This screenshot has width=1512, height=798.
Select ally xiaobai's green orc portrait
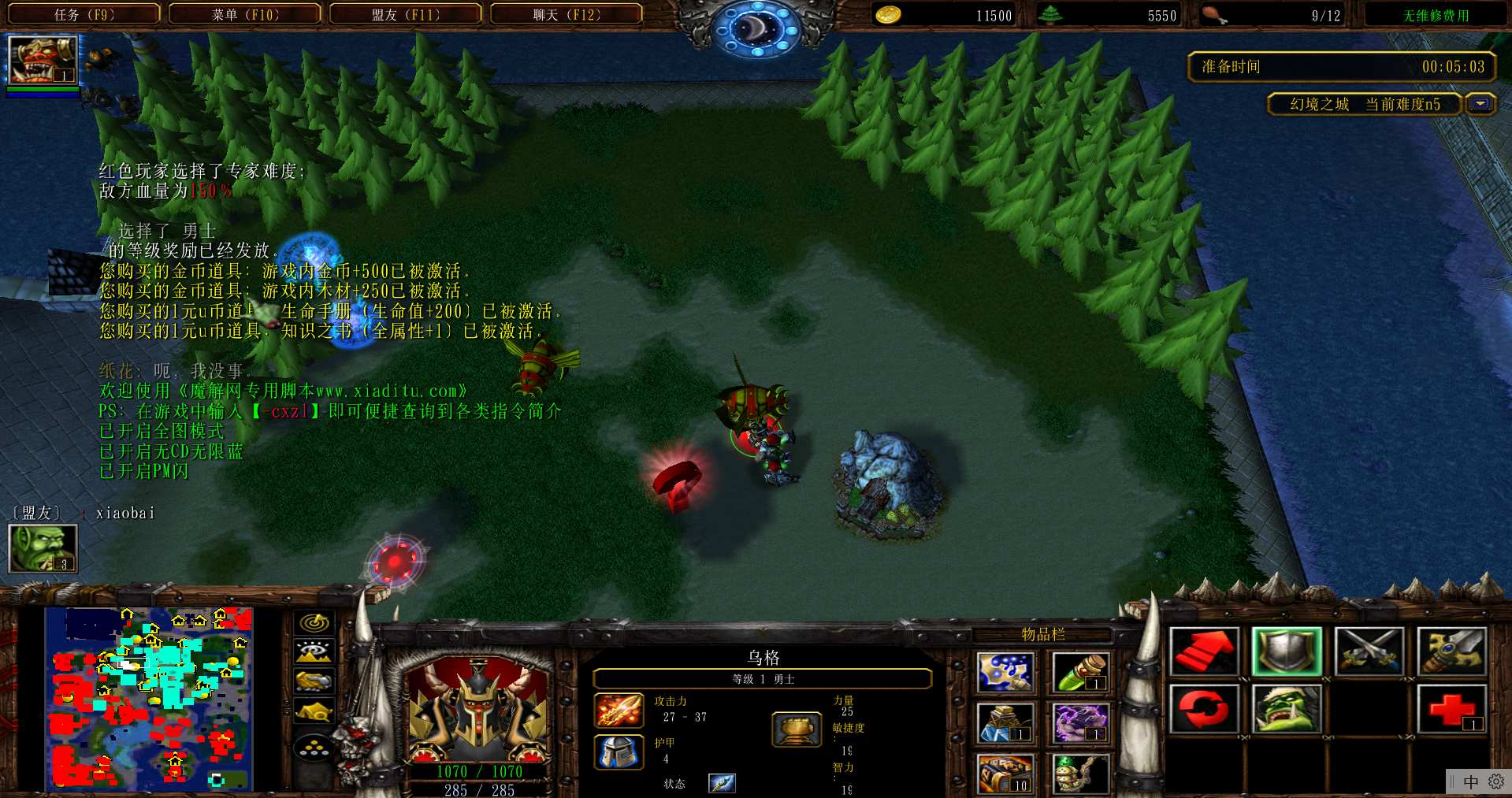coord(42,547)
